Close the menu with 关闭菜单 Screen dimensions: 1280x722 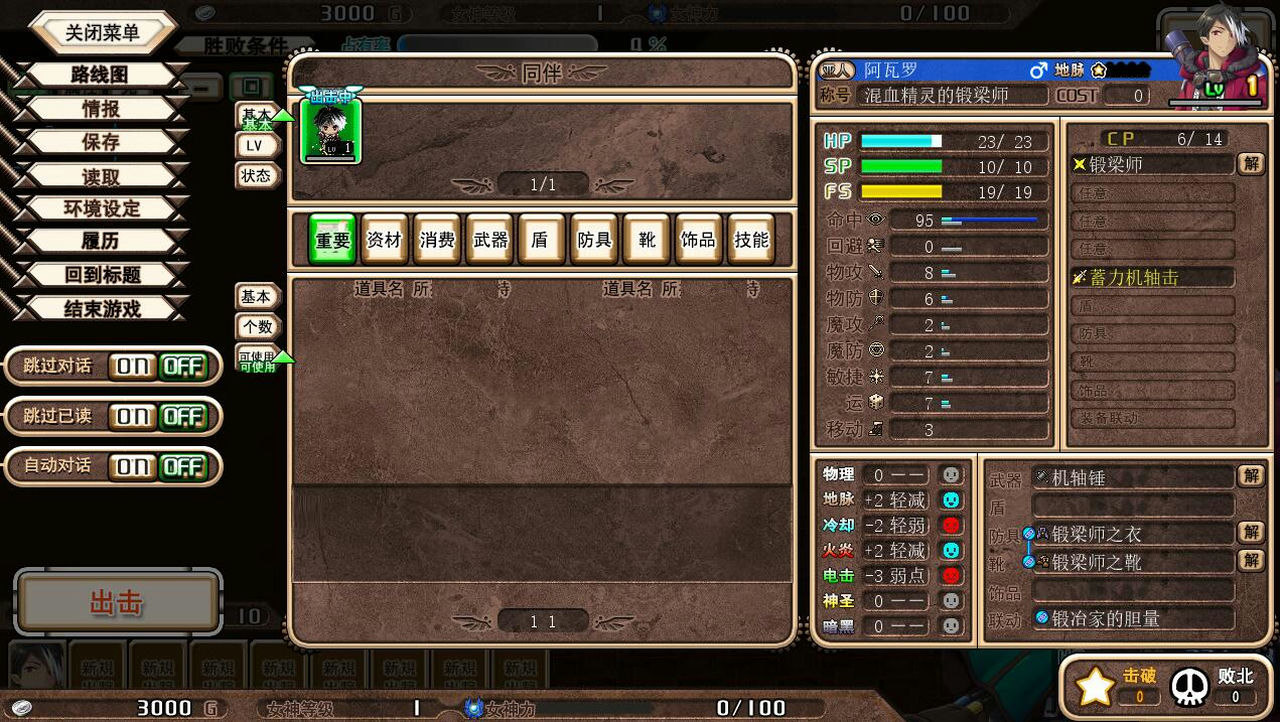[102, 32]
